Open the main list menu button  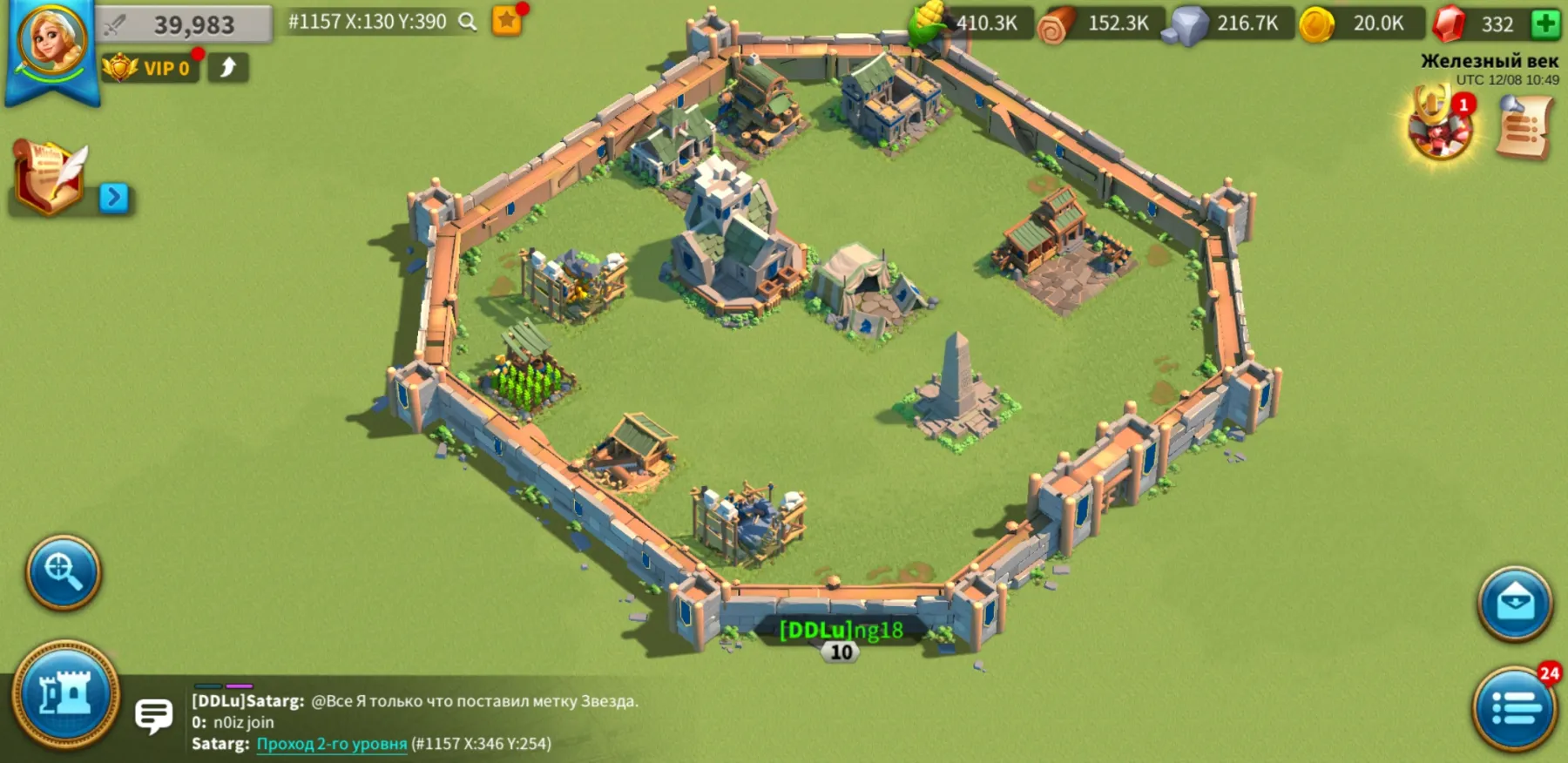click(1515, 707)
